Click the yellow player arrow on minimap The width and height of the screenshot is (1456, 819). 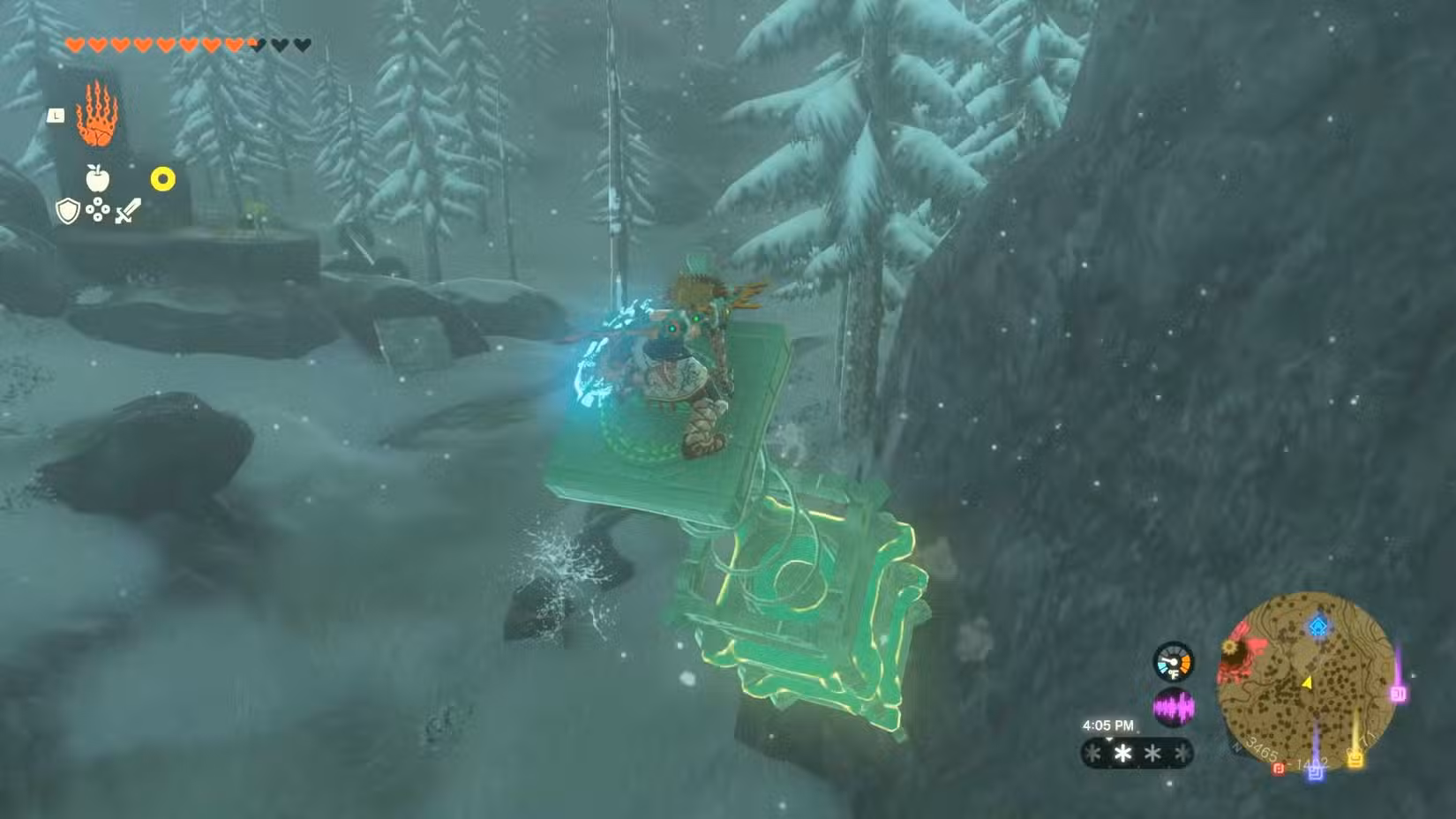(x=1308, y=681)
